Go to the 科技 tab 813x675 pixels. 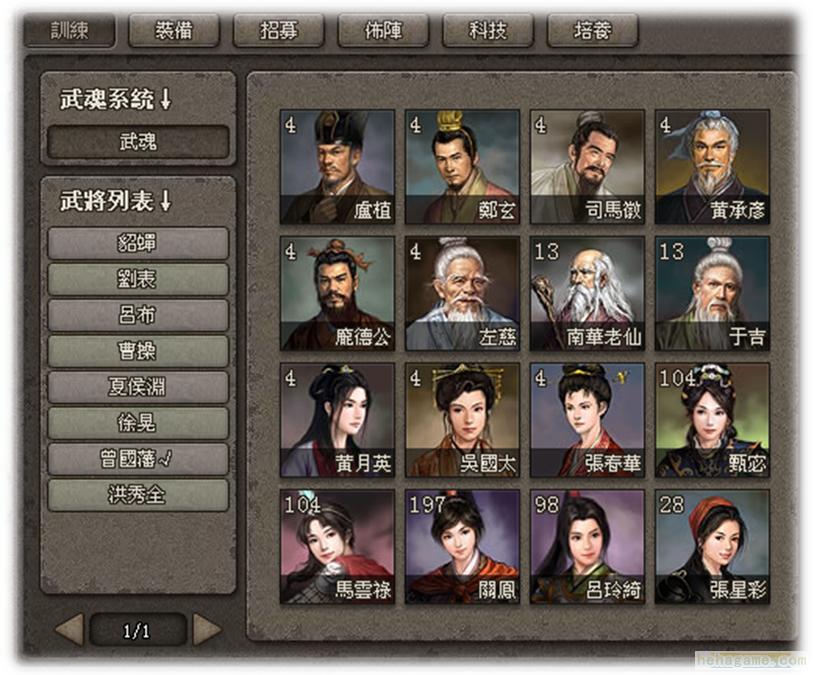488,30
